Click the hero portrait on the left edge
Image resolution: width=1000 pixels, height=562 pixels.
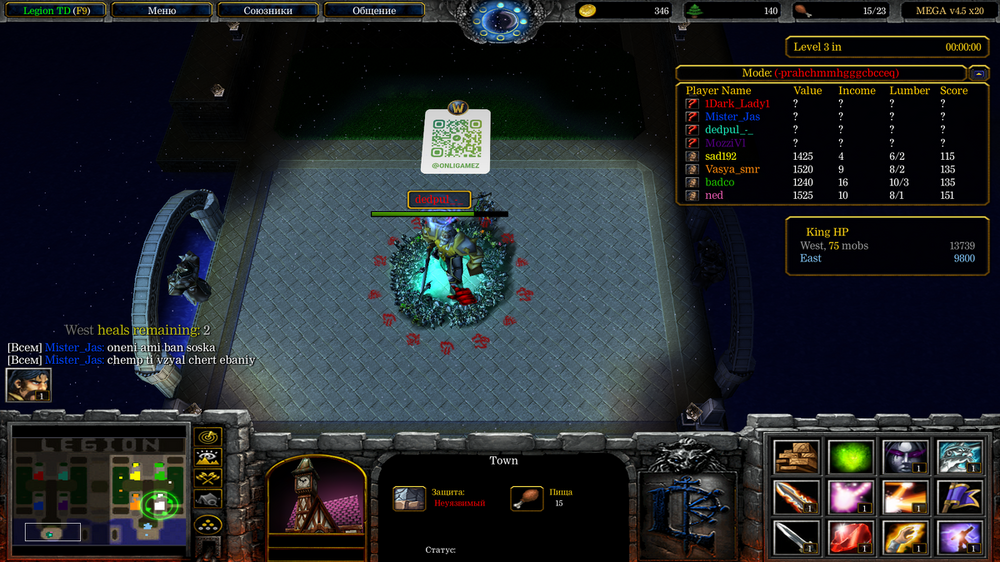28,385
